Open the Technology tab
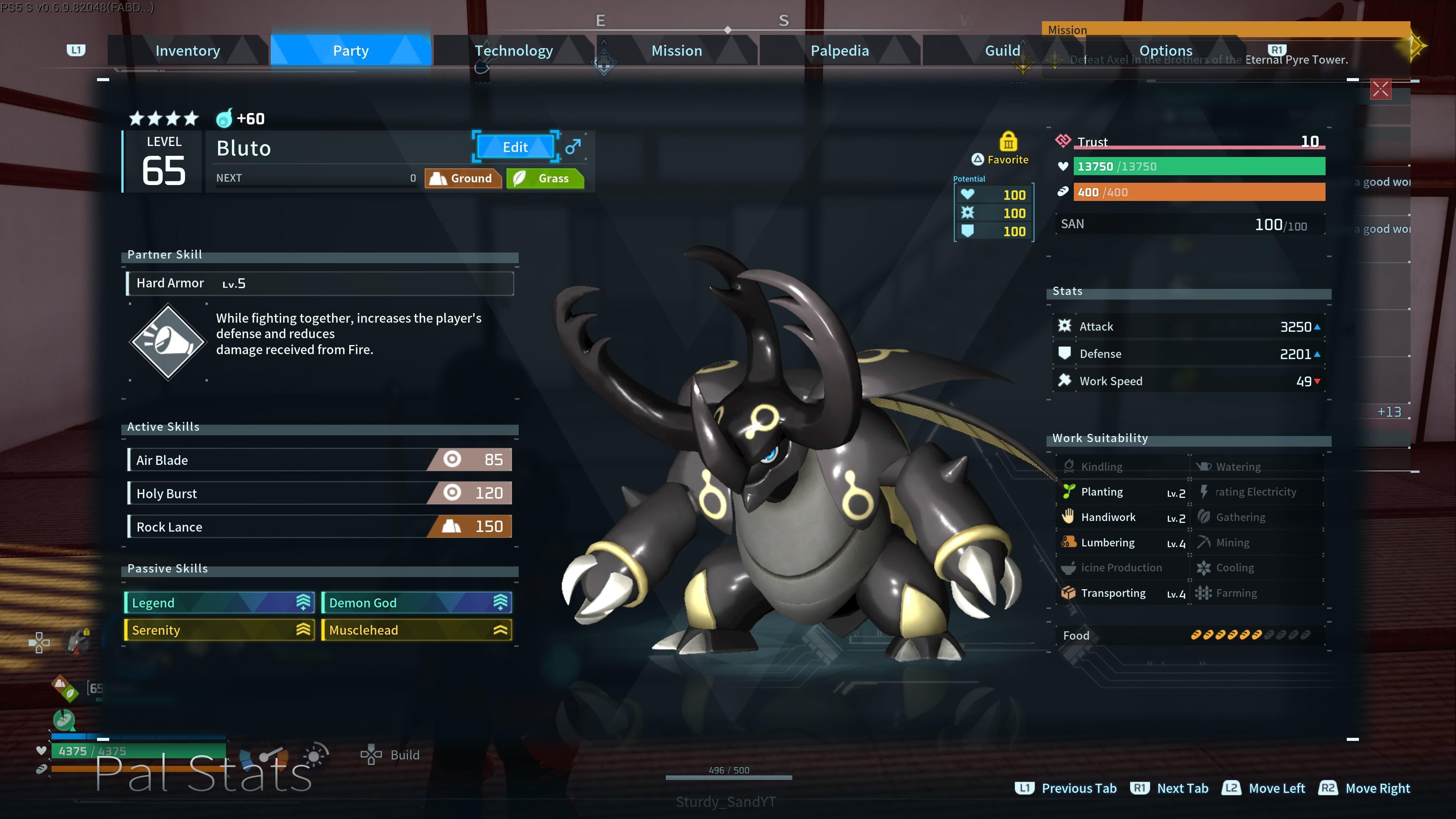The height and width of the screenshot is (819, 1456). (x=513, y=51)
